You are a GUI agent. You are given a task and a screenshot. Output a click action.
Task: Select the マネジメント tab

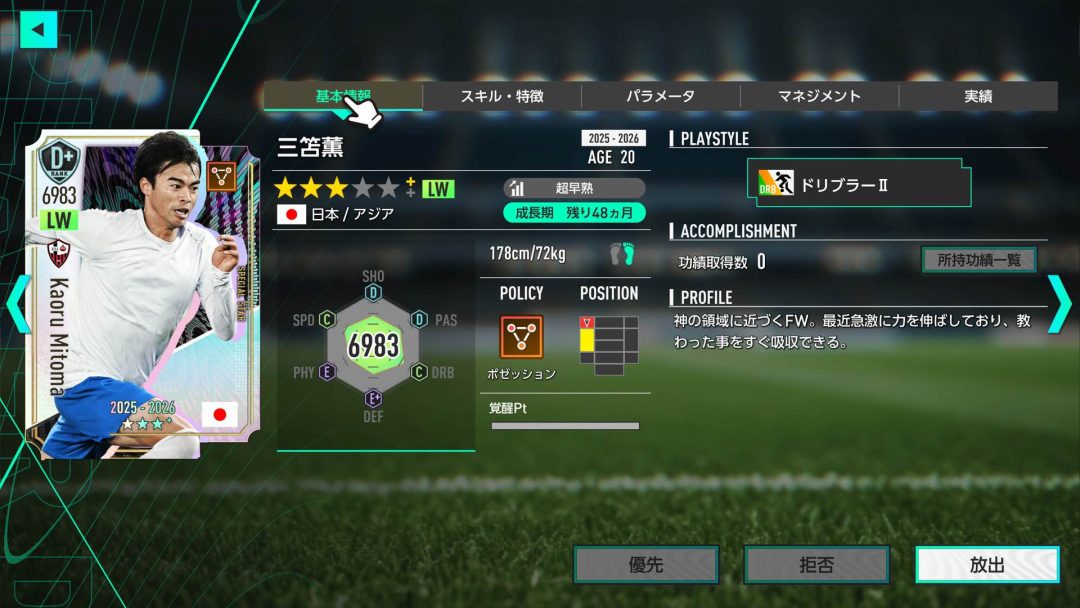point(819,96)
